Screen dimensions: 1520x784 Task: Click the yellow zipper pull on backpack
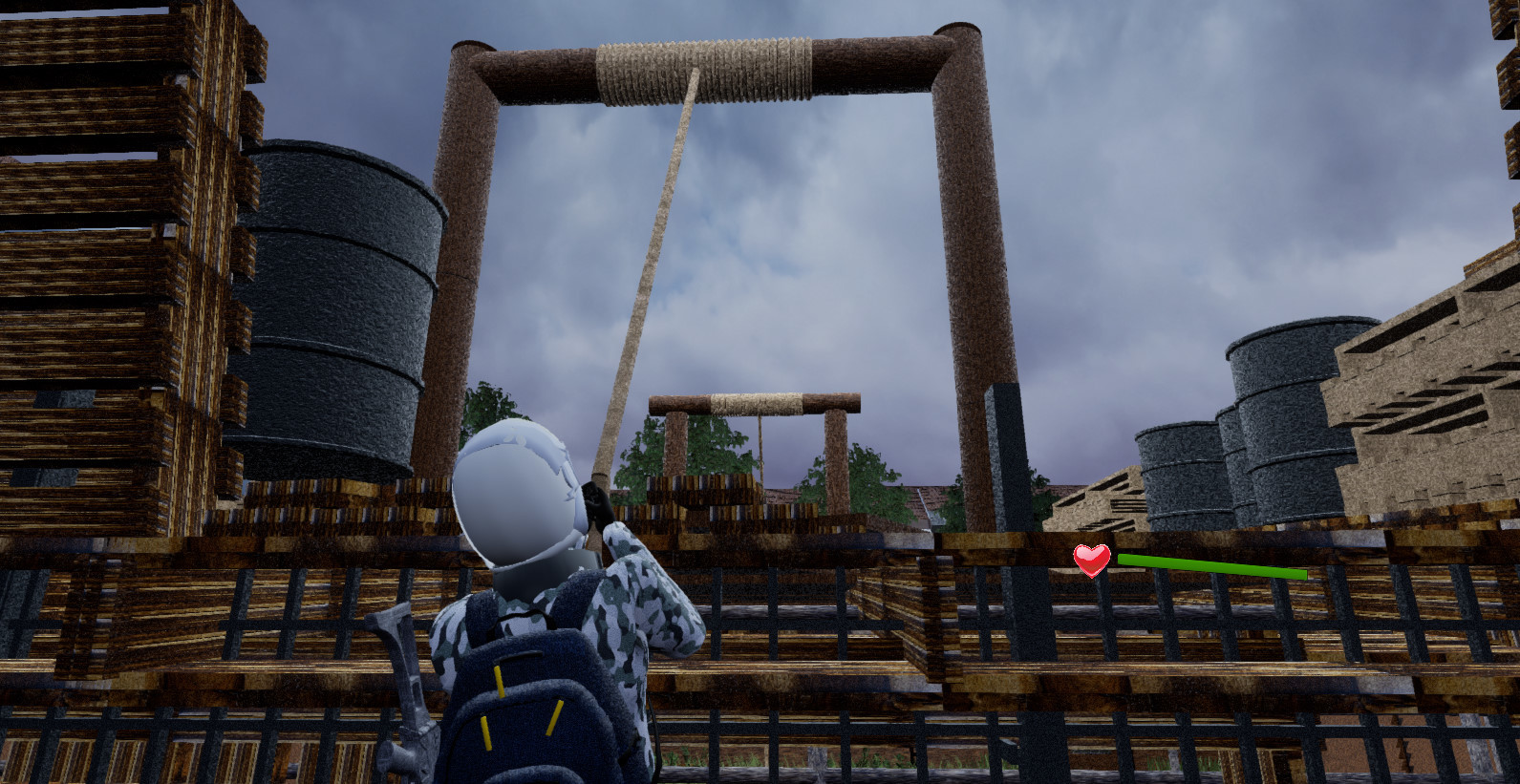[x=498, y=680]
